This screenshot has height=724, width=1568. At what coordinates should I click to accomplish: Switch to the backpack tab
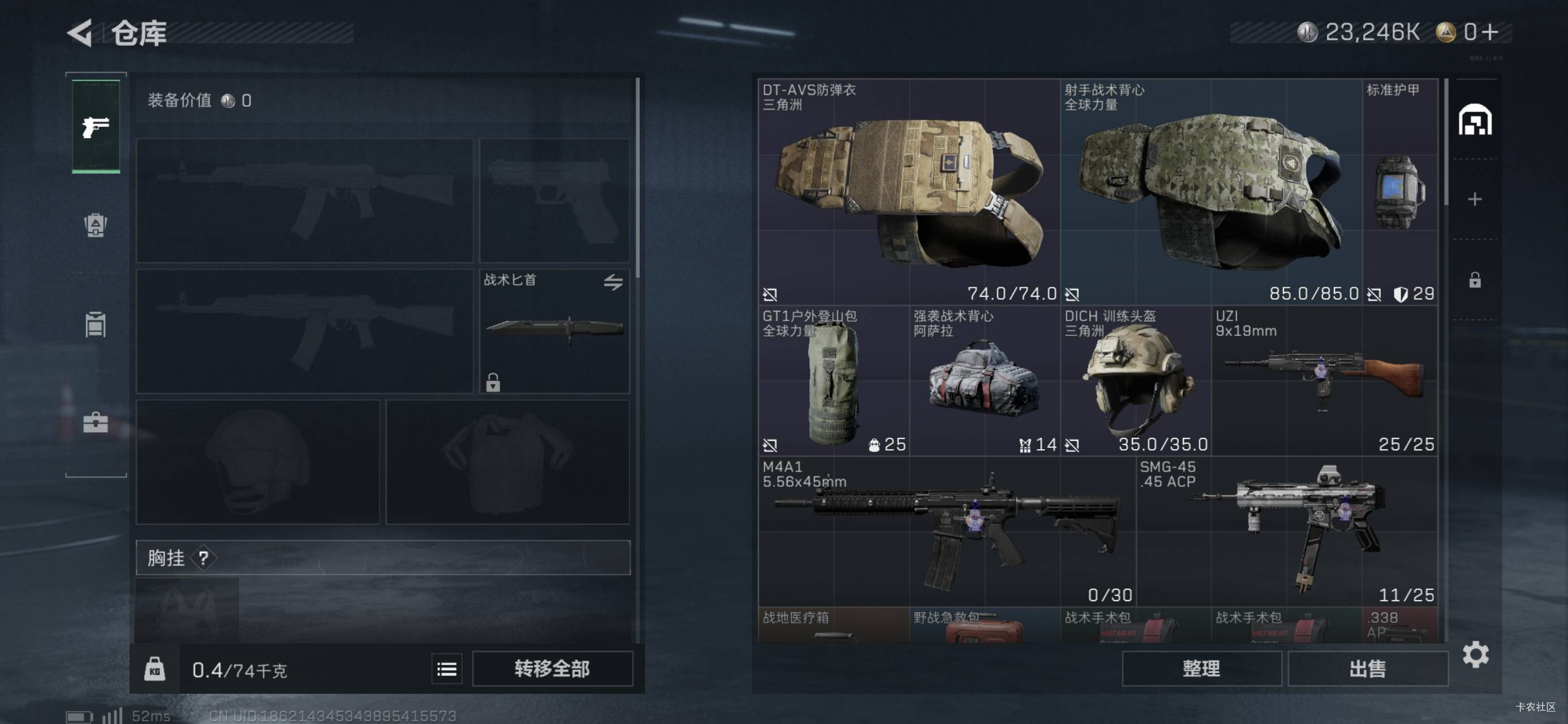[x=96, y=225]
